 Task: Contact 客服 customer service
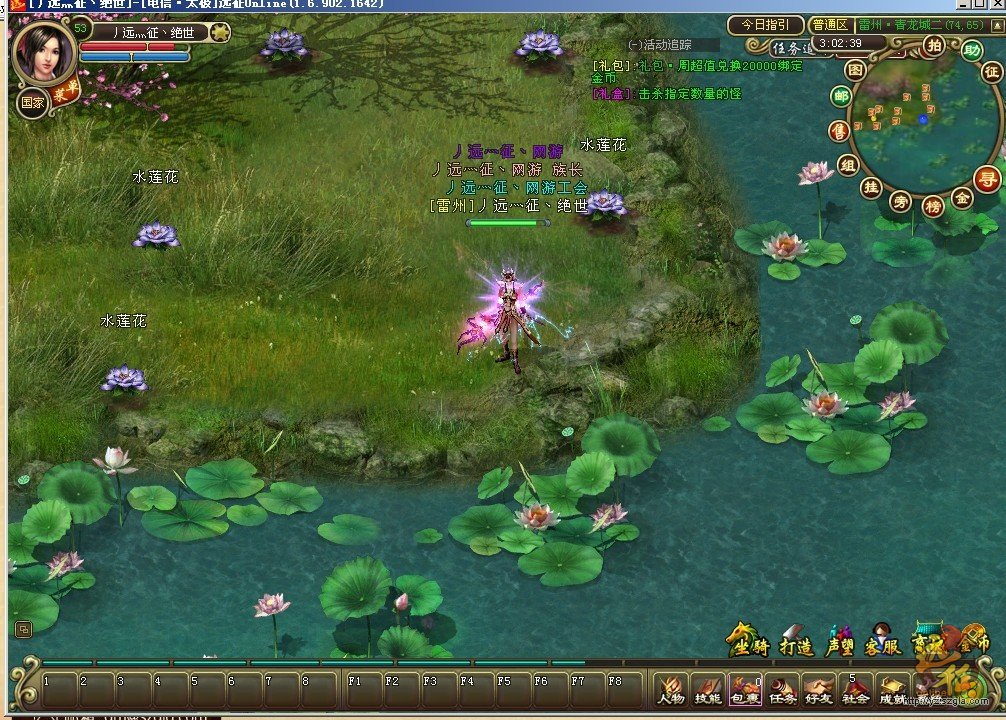pos(883,644)
